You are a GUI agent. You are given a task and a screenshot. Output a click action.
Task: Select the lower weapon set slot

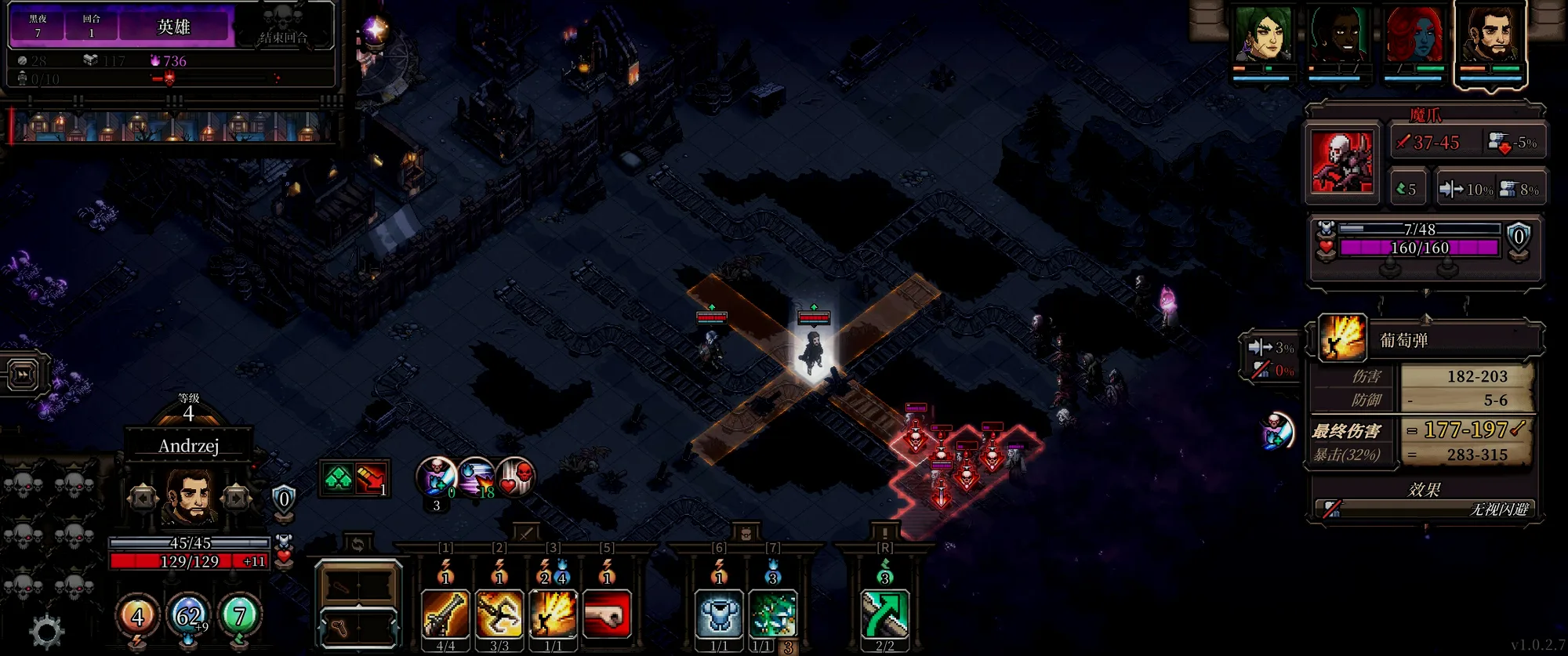click(x=358, y=627)
